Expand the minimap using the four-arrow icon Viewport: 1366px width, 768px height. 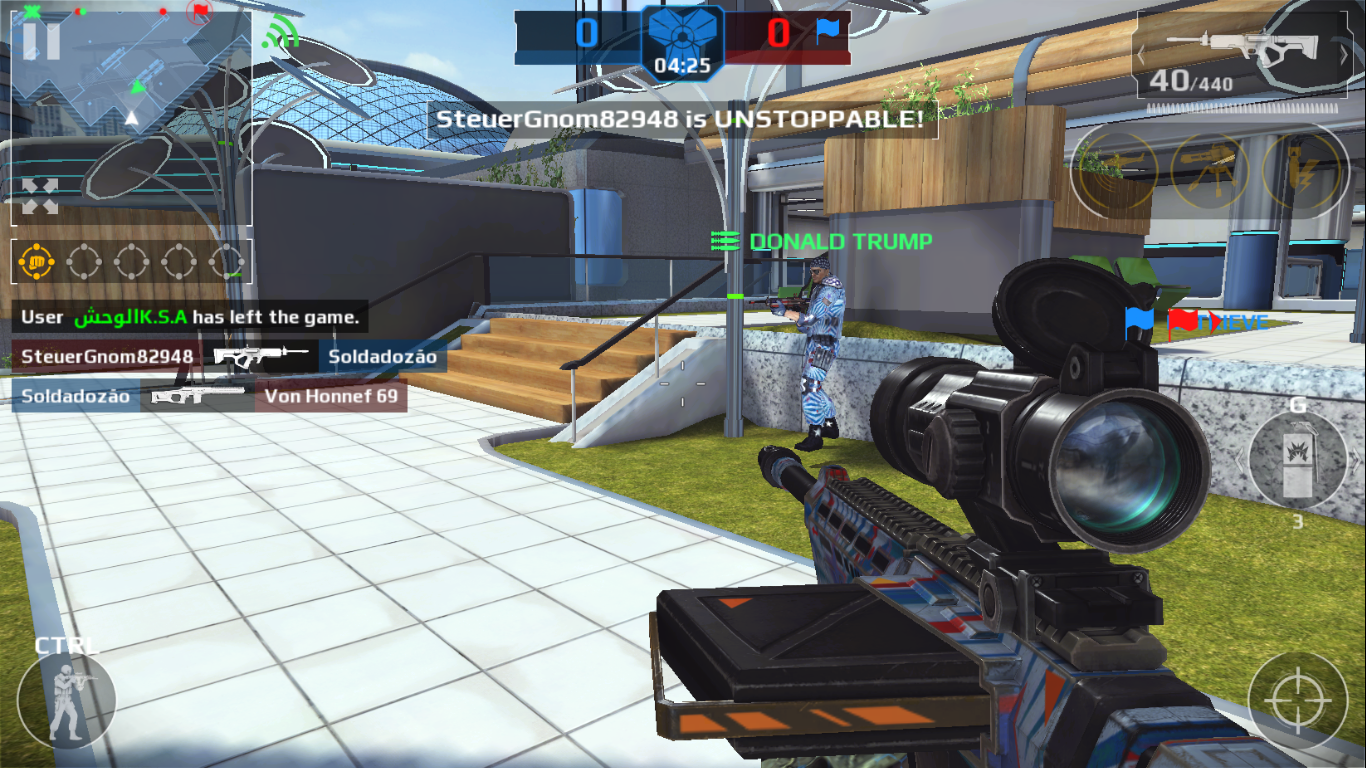click(x=40, y=196)
